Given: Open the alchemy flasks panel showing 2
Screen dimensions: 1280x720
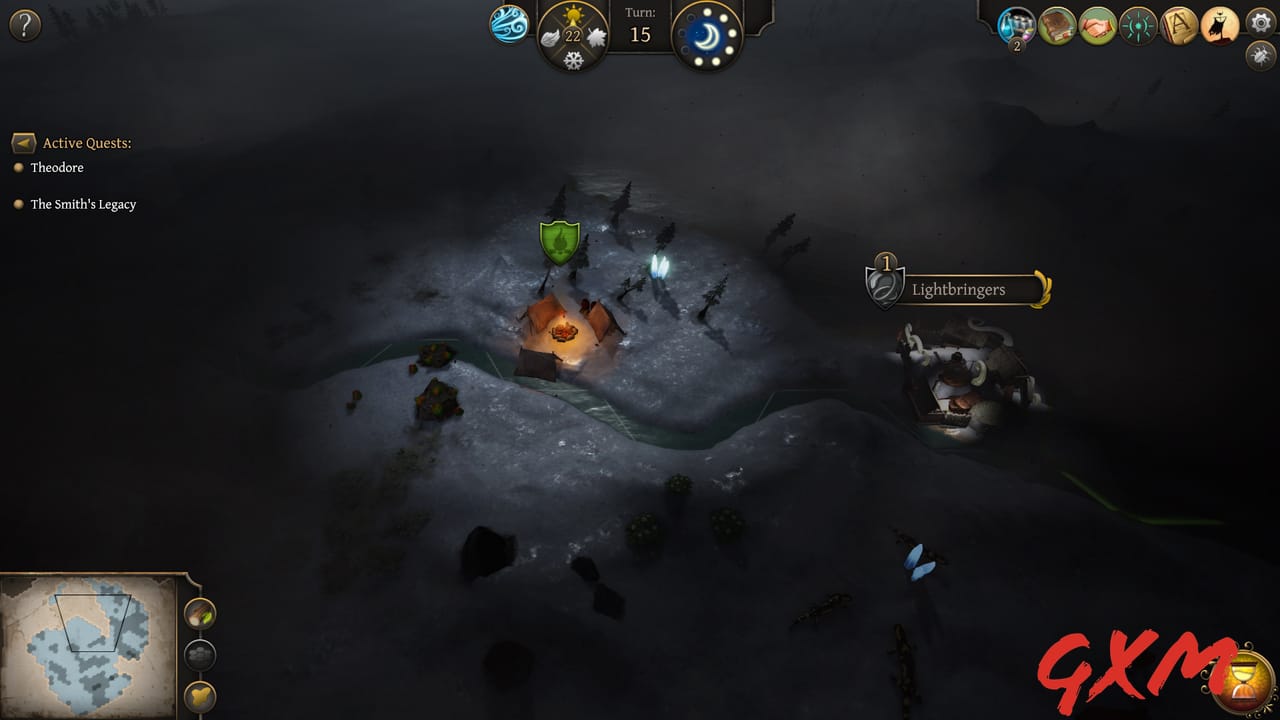Looking at the screenshot, I should pyautogui.click(x=1015, y=25).
